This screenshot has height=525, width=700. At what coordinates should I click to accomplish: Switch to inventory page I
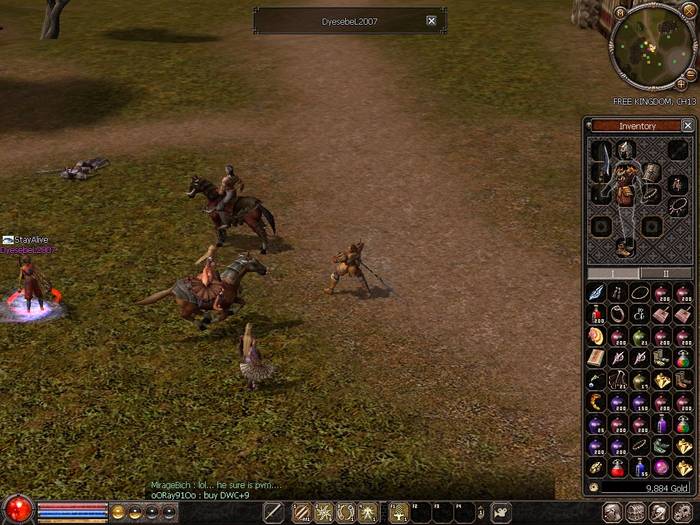[x=612, y=273]
